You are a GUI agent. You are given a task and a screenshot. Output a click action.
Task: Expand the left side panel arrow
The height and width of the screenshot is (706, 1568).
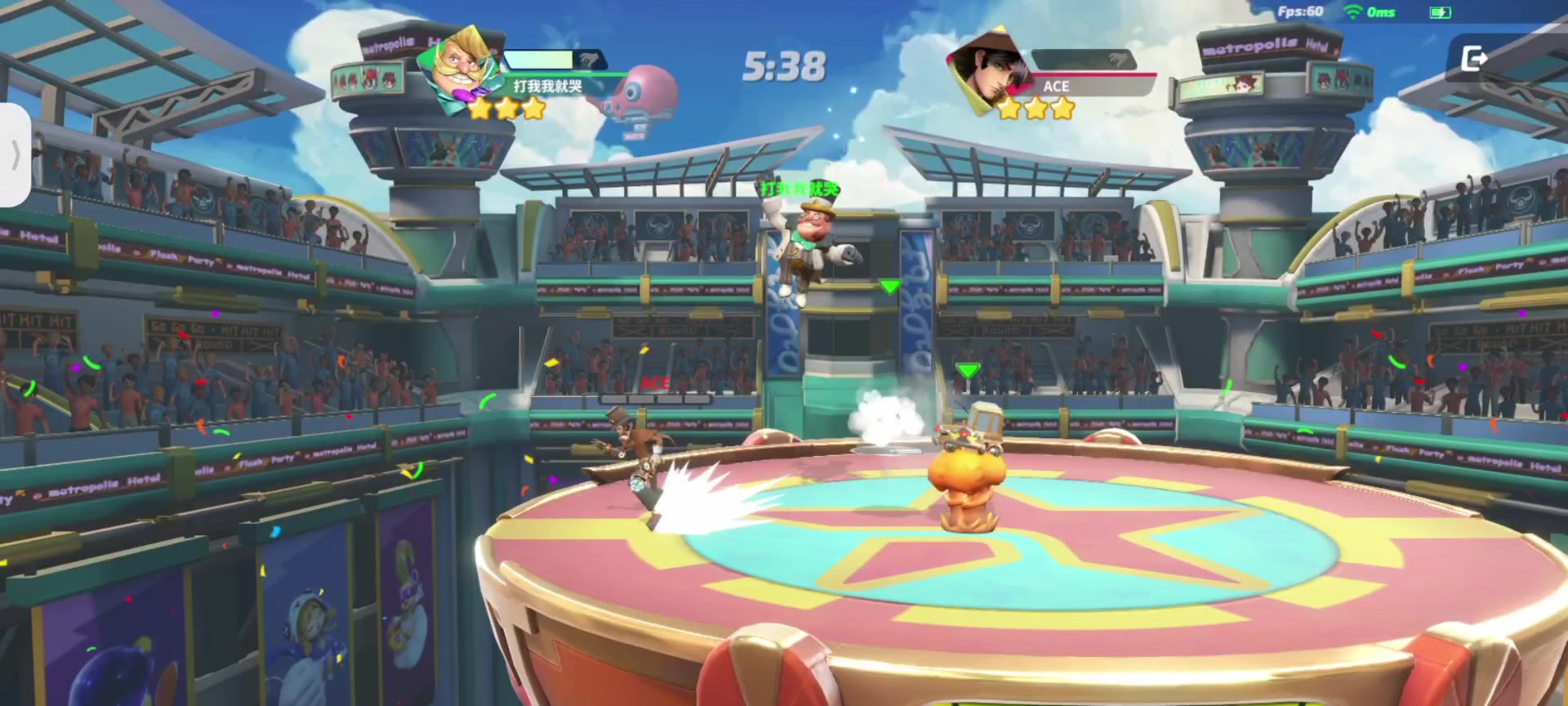pos(16,154)
